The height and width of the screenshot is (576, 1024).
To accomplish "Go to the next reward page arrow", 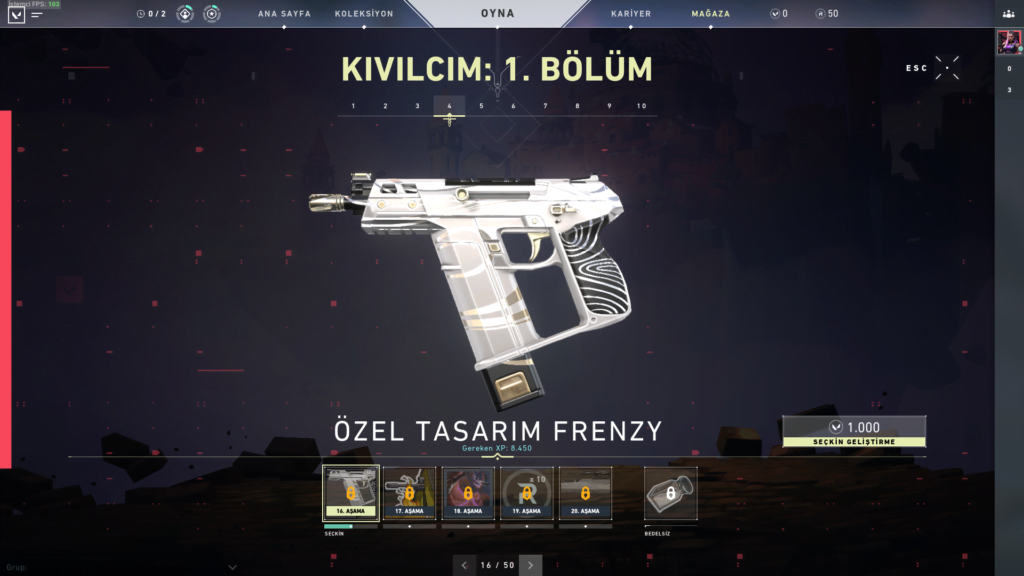I will [531, 565].
